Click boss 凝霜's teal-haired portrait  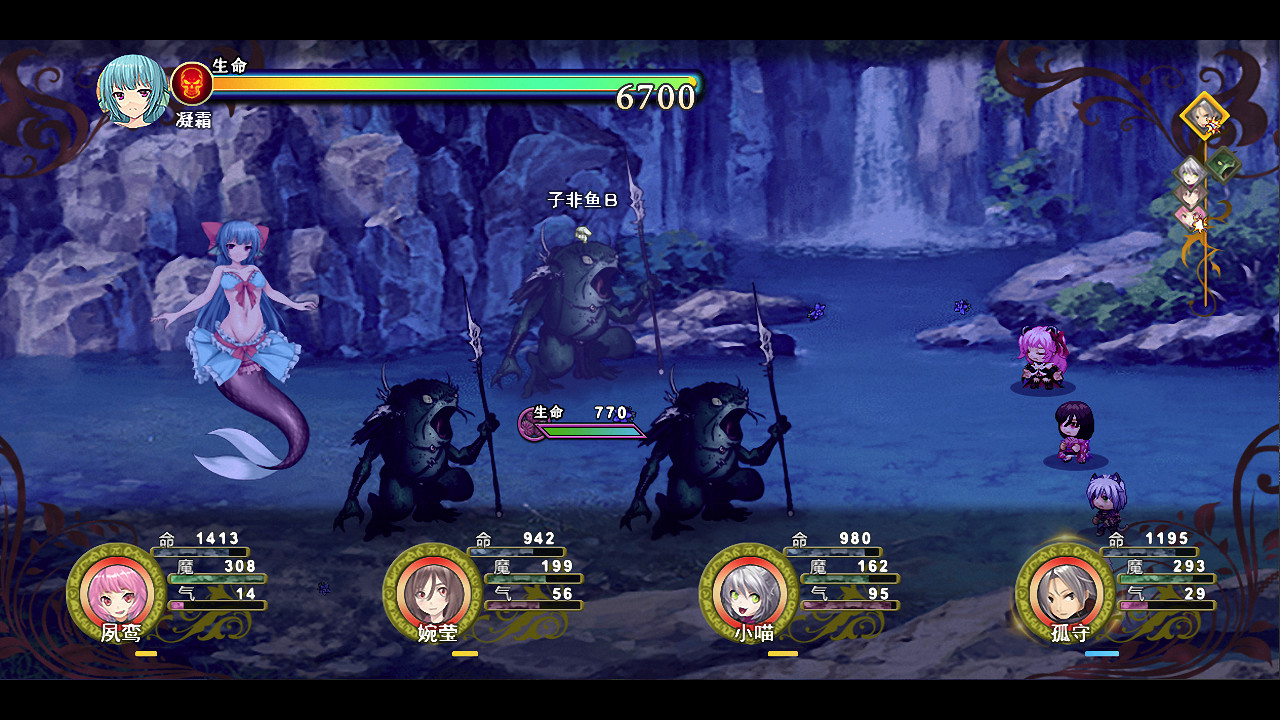133,91
